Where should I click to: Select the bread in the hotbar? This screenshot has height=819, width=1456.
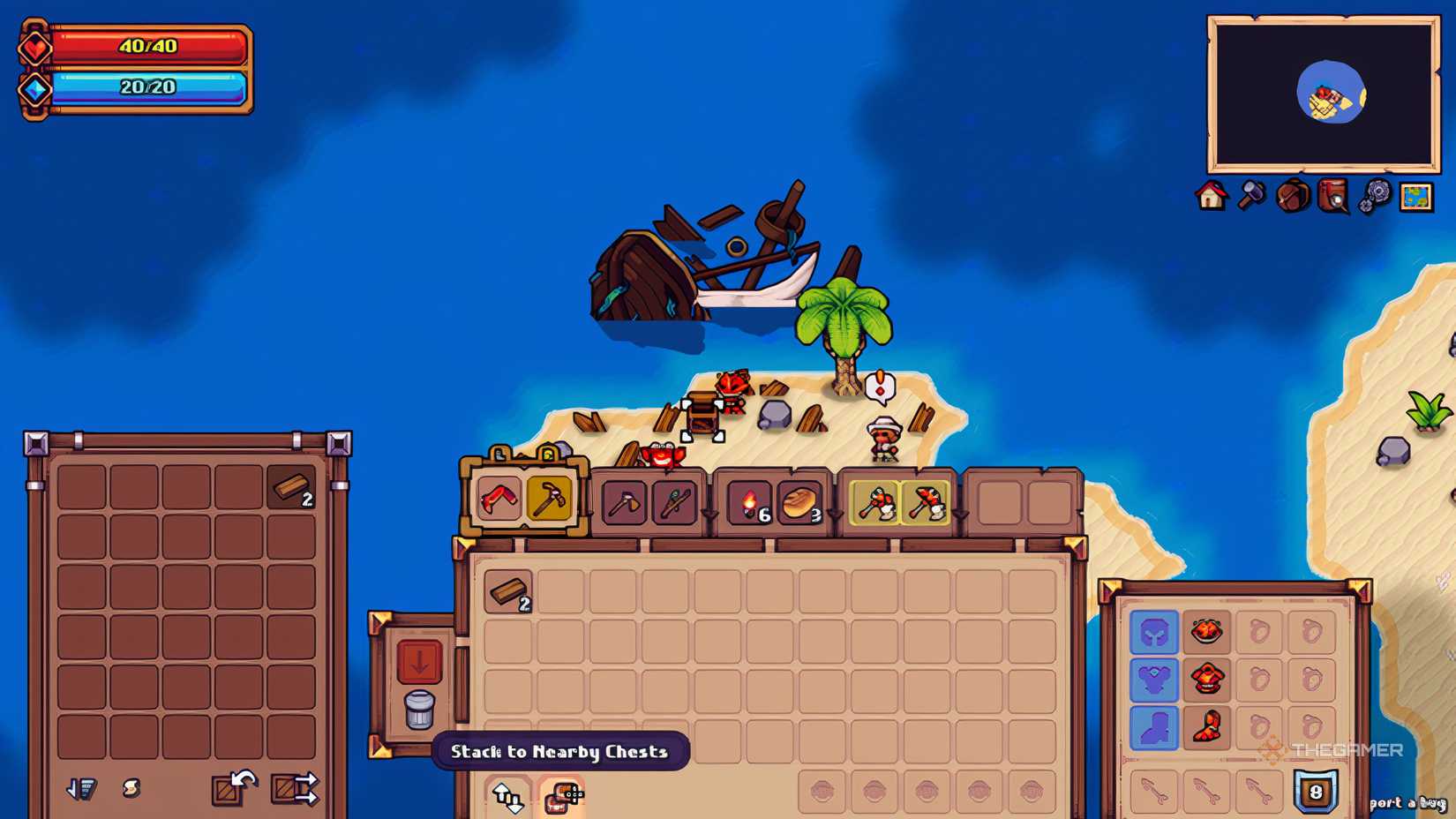[799, 503]
